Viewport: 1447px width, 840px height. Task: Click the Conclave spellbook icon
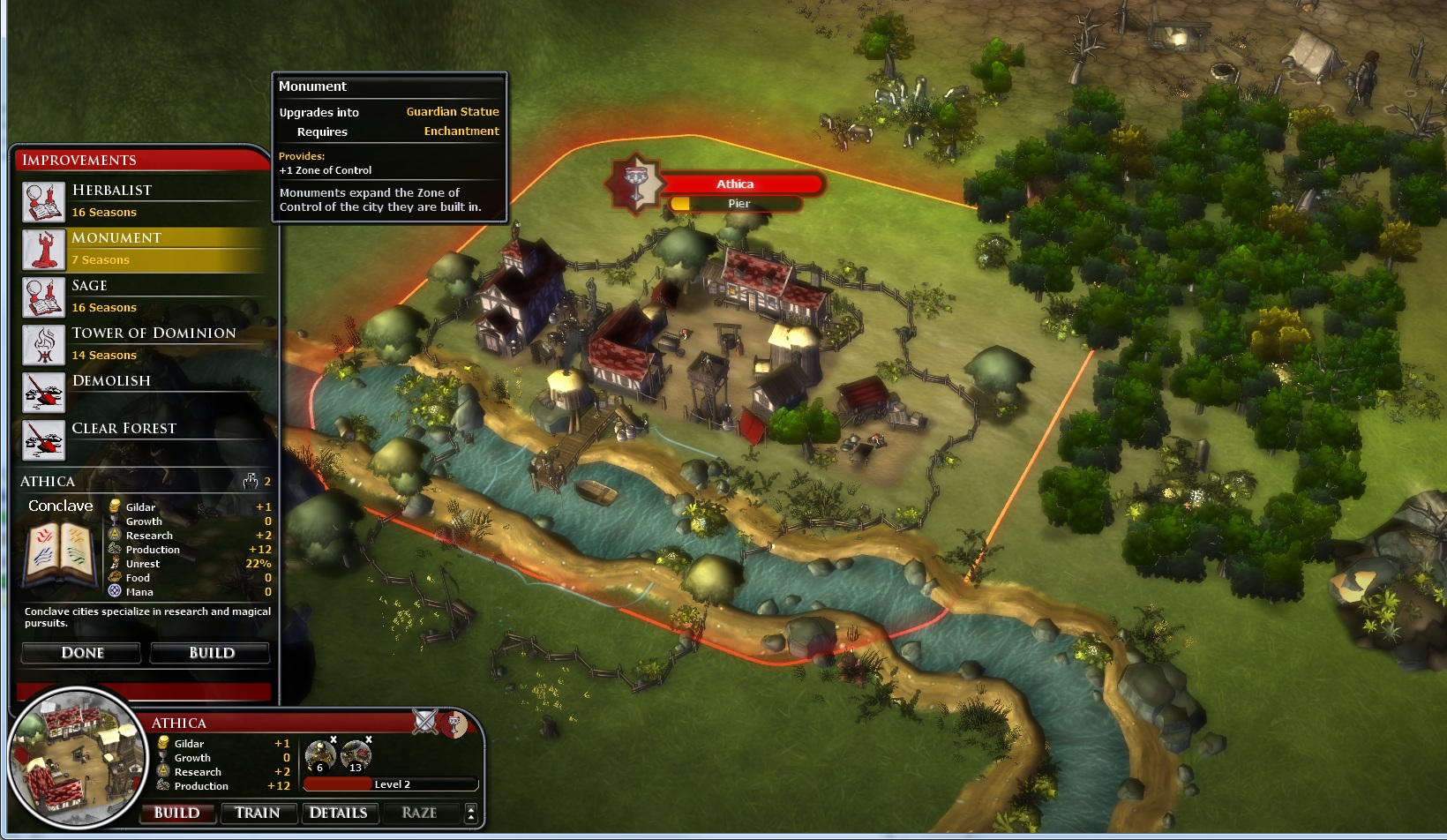click(60, 553)
